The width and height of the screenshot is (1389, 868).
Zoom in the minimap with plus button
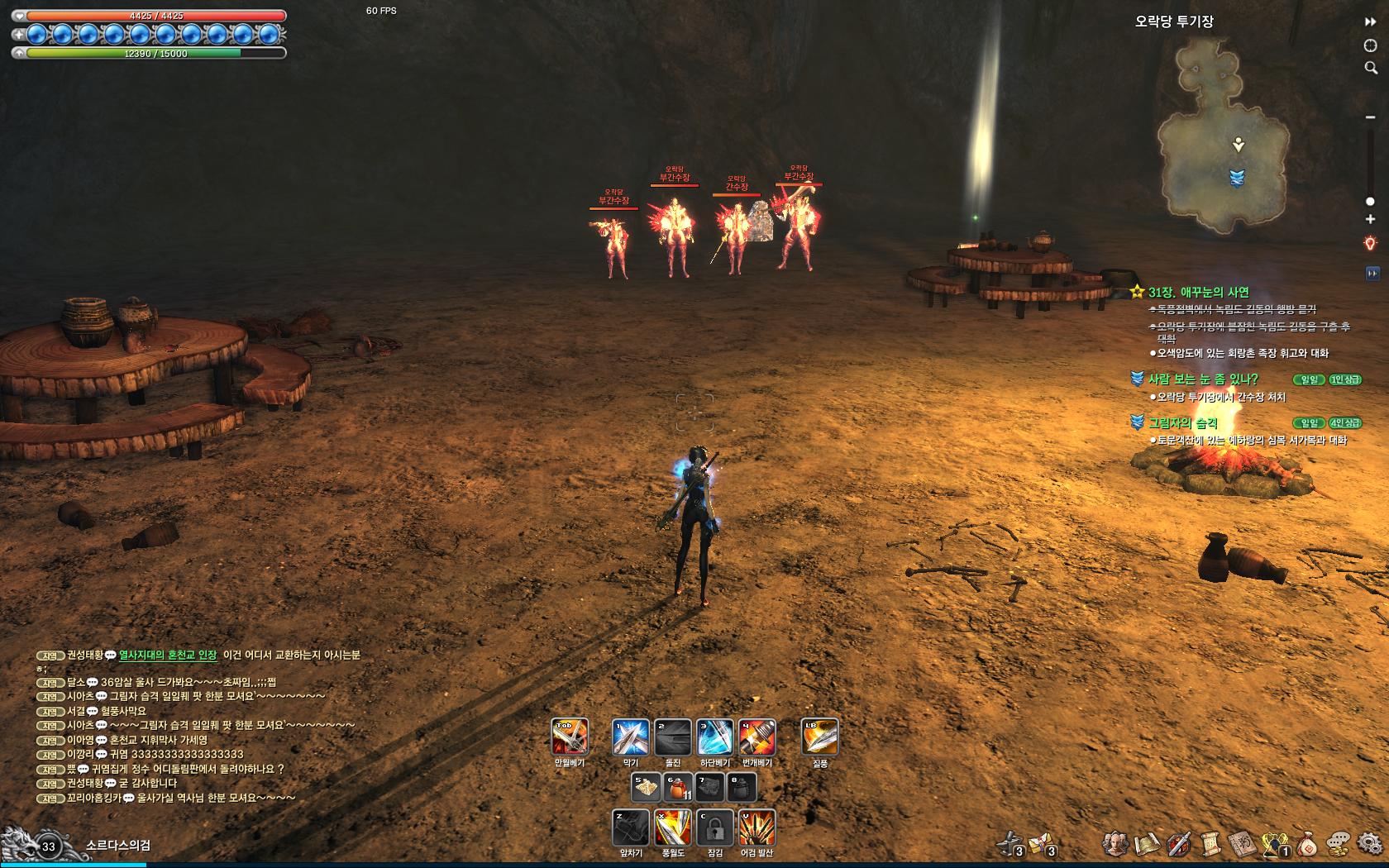(1370, 220)
